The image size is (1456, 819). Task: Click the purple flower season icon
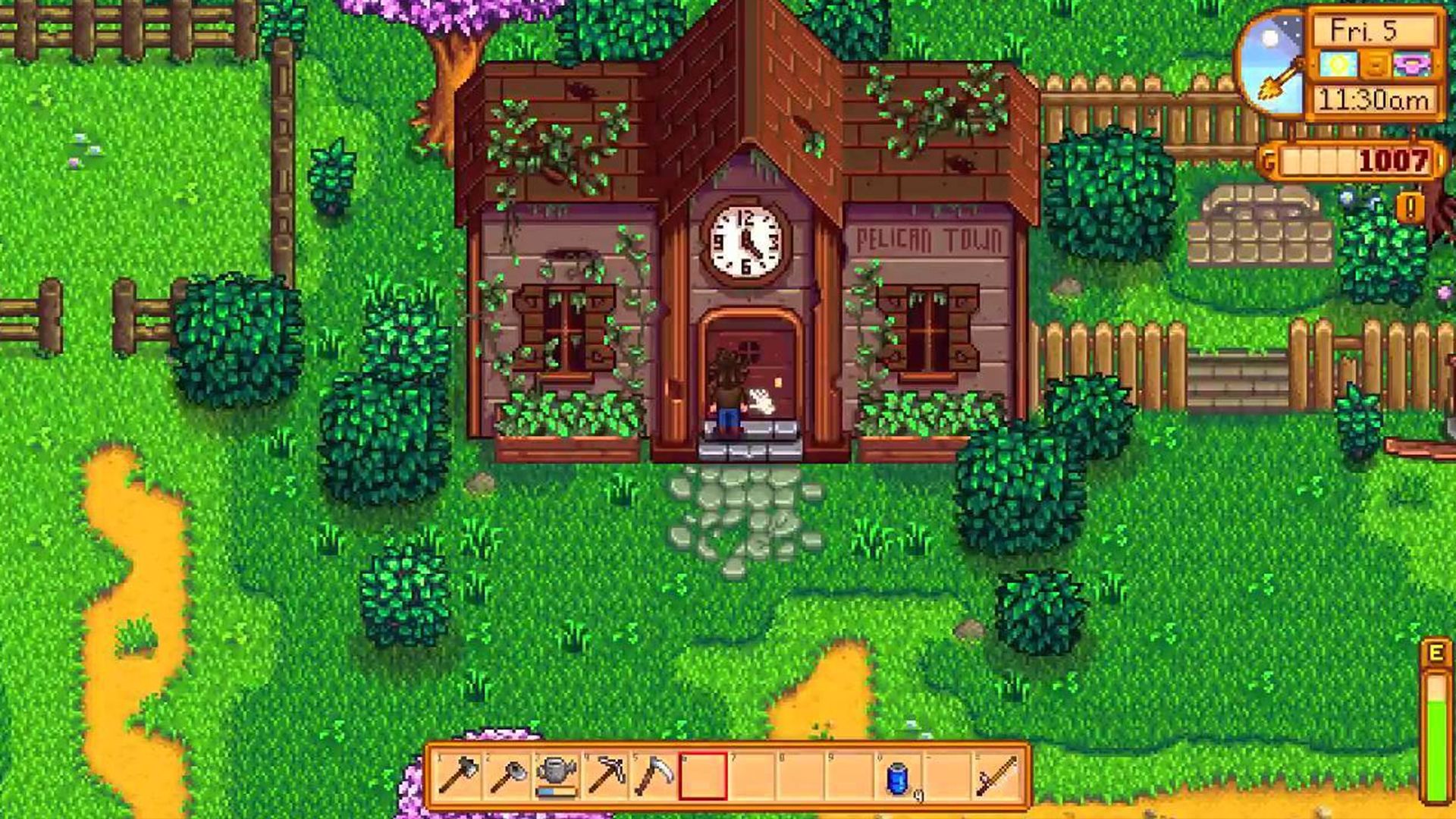[x=1411, y=65]
